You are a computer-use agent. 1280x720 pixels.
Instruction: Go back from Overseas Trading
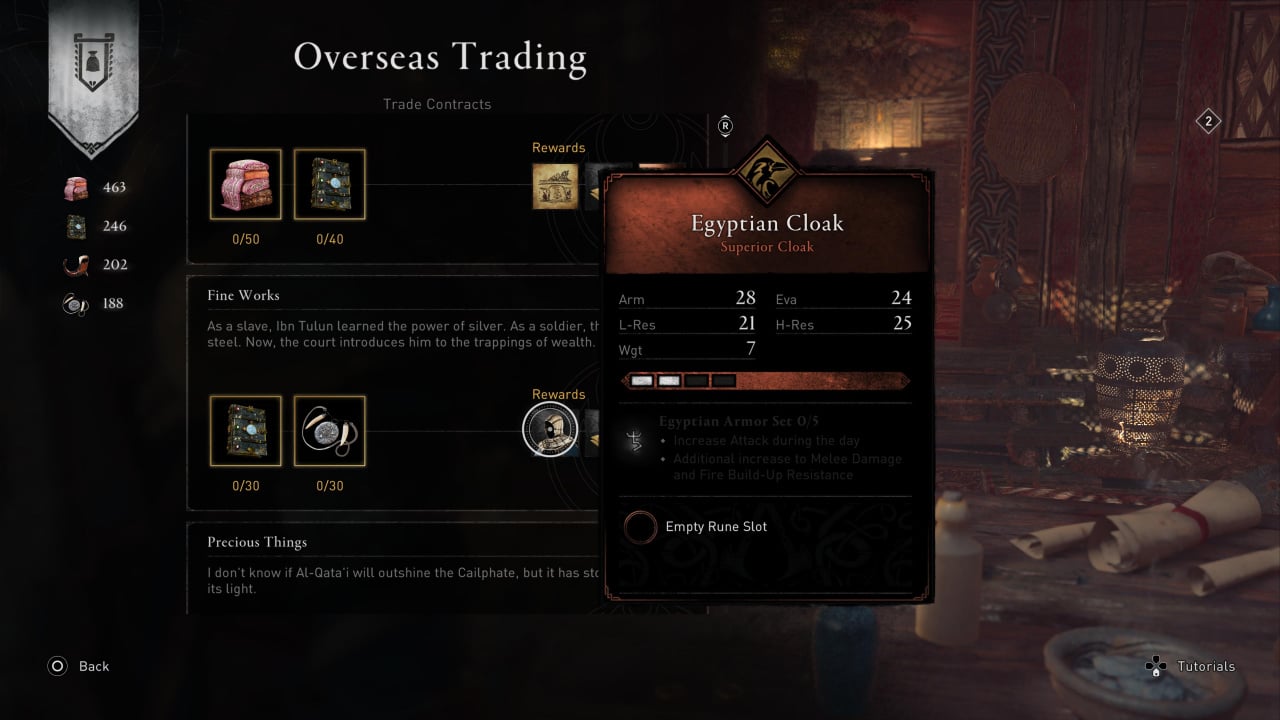tap(79, 666)
